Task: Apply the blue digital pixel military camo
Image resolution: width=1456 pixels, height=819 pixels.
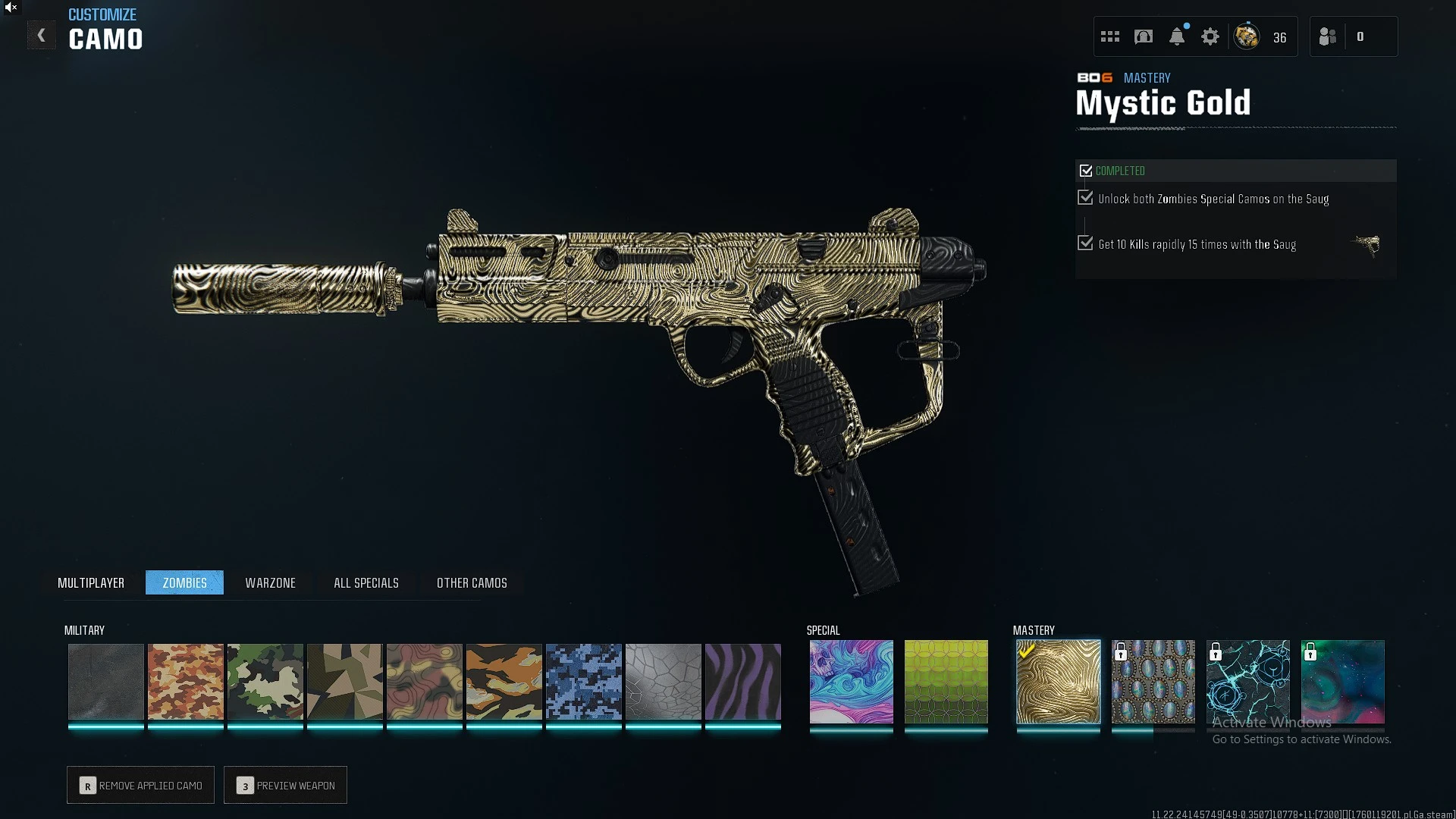Action: tap(583, 681)
